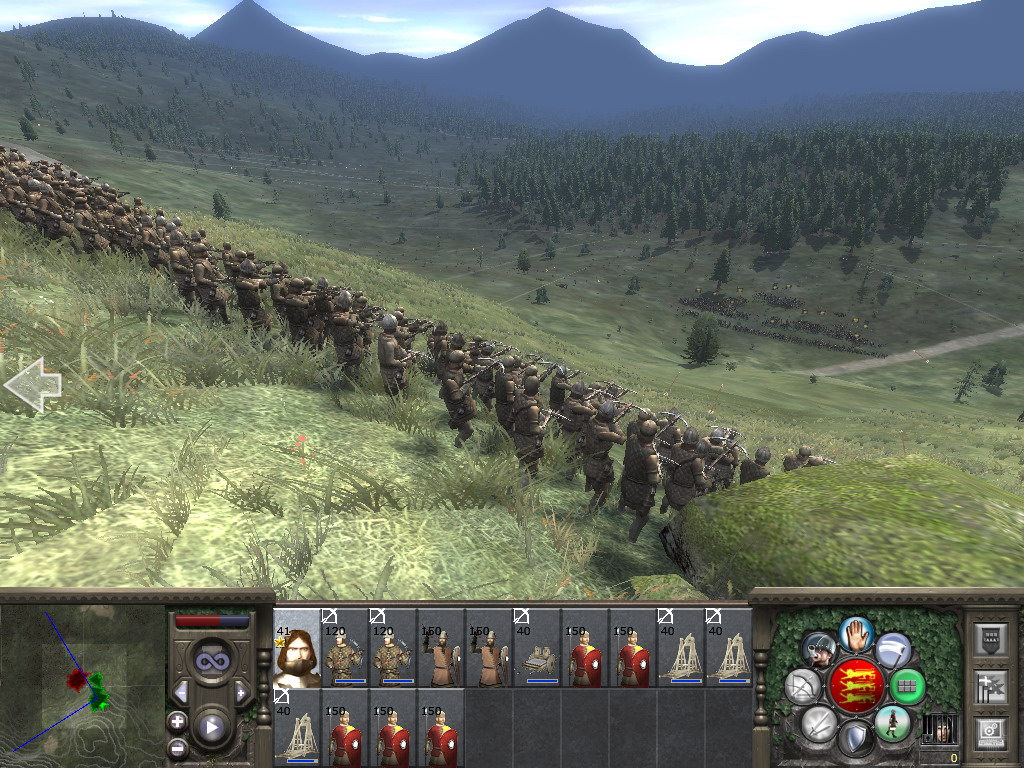Click the crossed flags button on side panel
This screenshot has height=768, width=1024.
click(990, 687)
